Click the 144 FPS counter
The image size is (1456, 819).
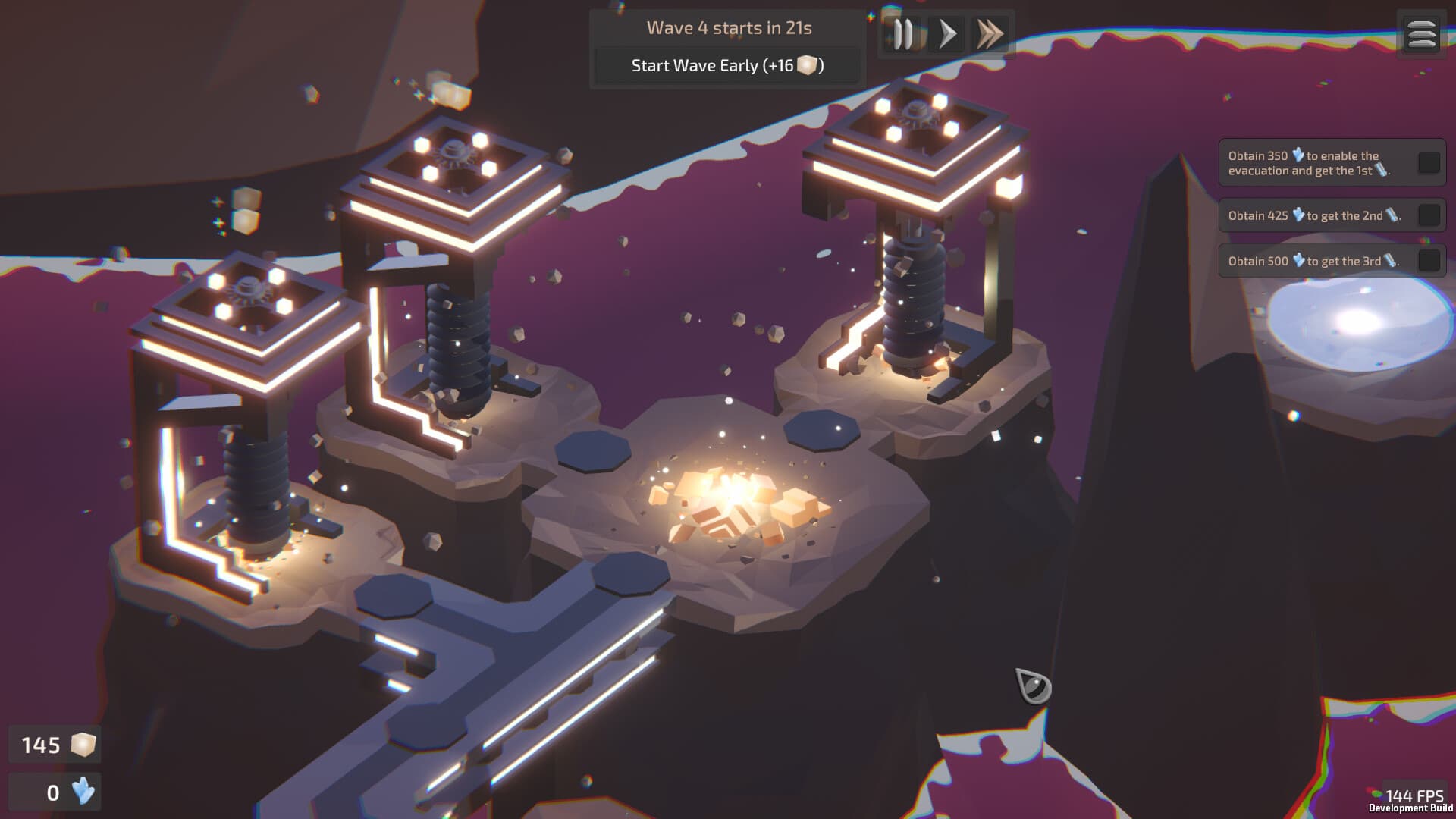click(x=1415, y=793)
